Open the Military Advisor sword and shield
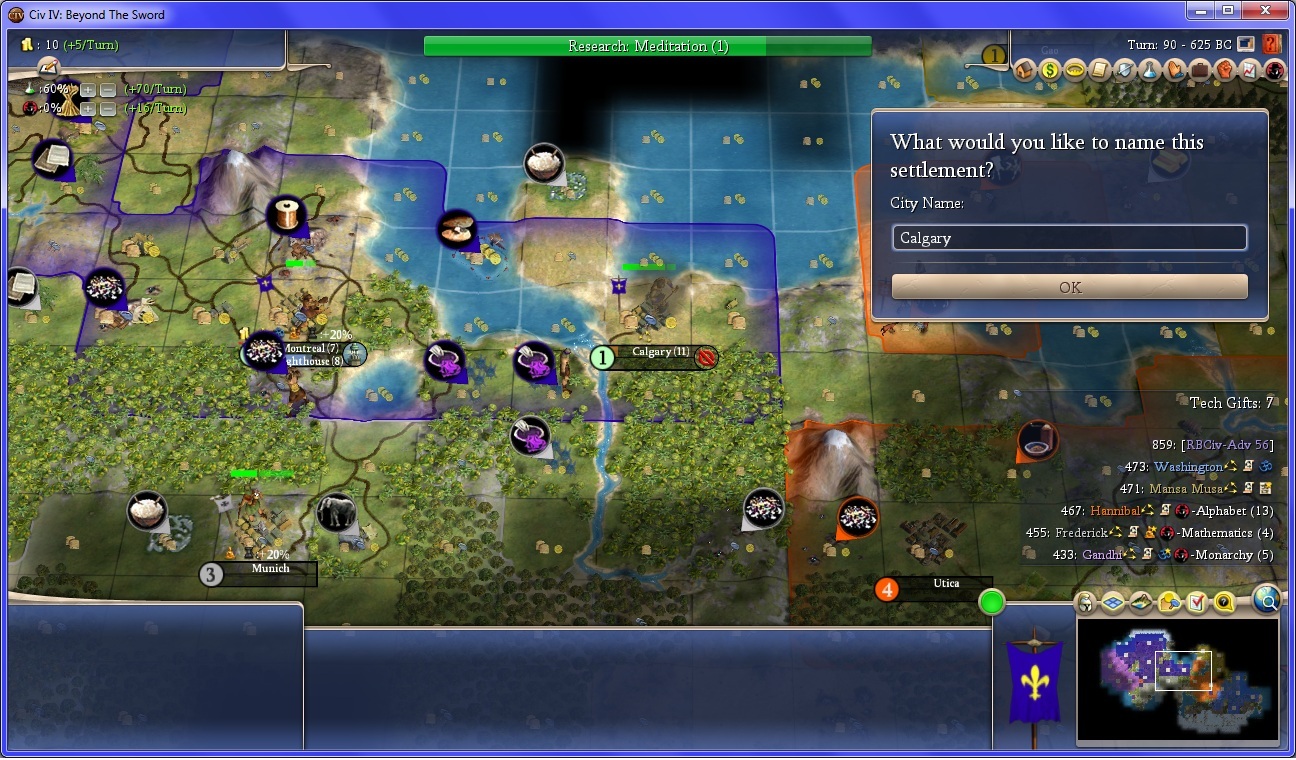Image resolution: width=1296 pixels, height=760 pixels. point(1125,71)
